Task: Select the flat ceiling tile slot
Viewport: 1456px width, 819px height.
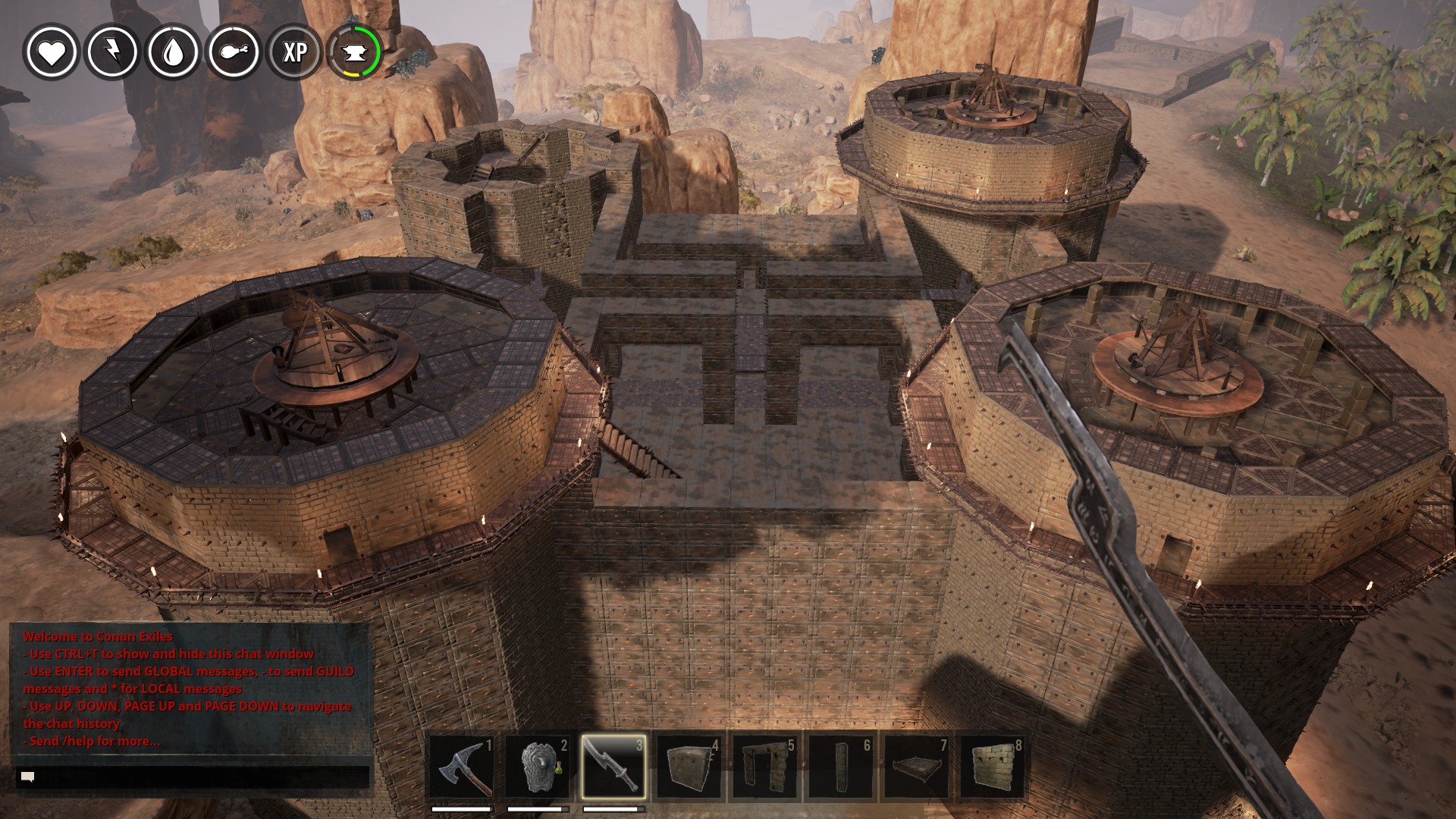Action: click(916, 767)
